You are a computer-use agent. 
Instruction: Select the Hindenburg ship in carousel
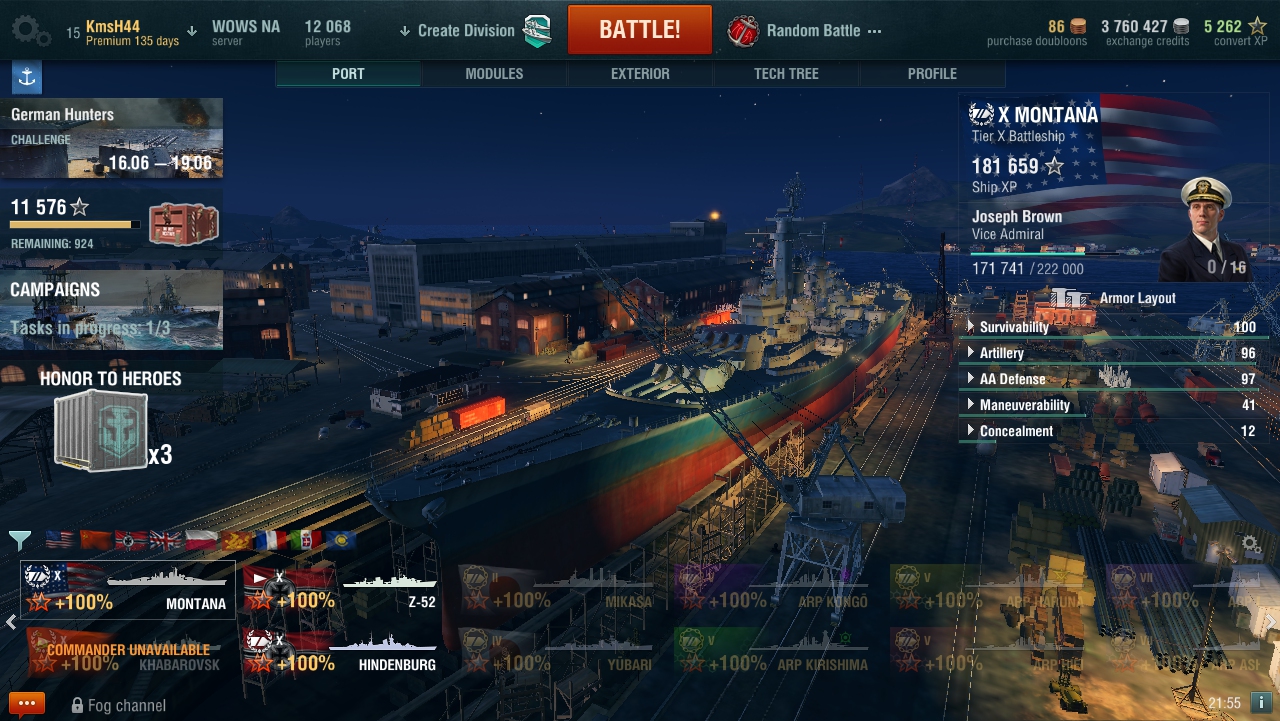(x=342, y=651)
